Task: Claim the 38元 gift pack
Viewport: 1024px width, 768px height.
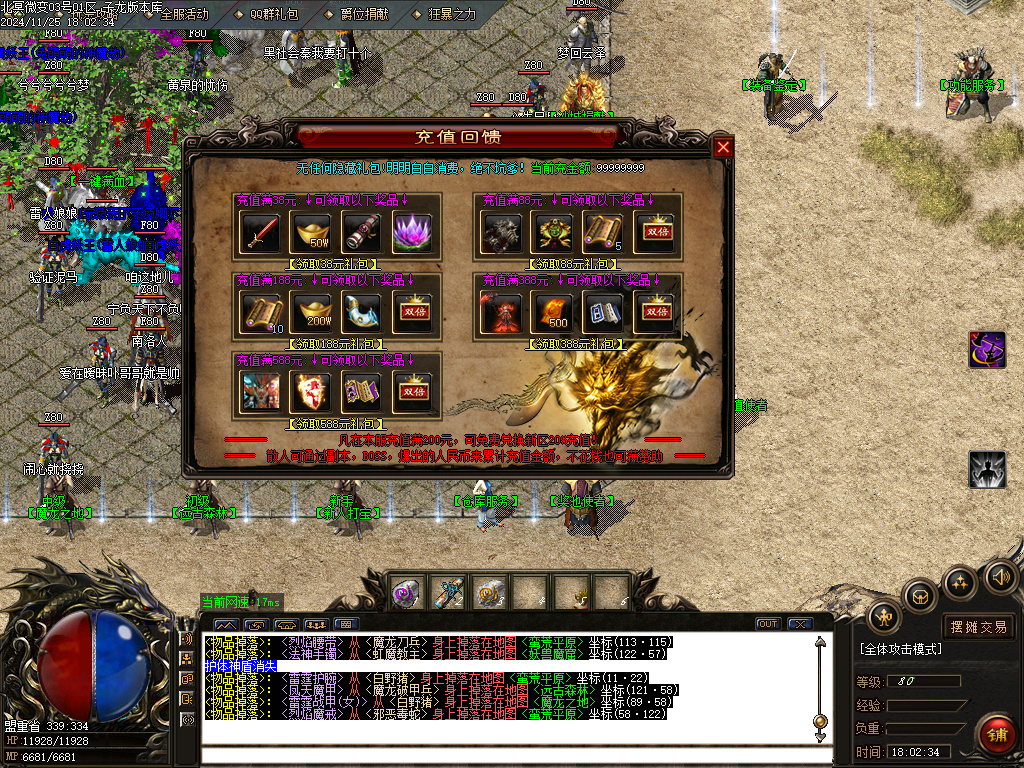Action: (x=334, y=264)
